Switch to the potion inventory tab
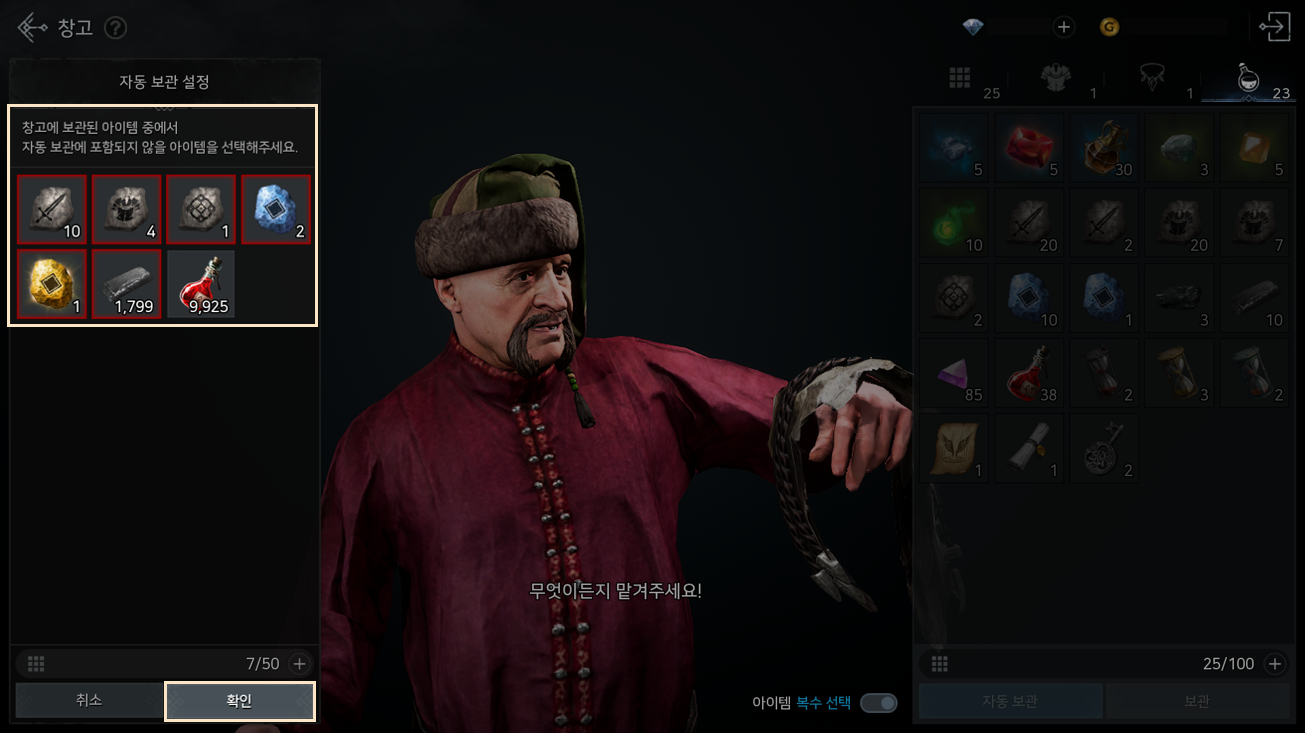Viewport: 1305px width, 733px height. (1248, 78)
